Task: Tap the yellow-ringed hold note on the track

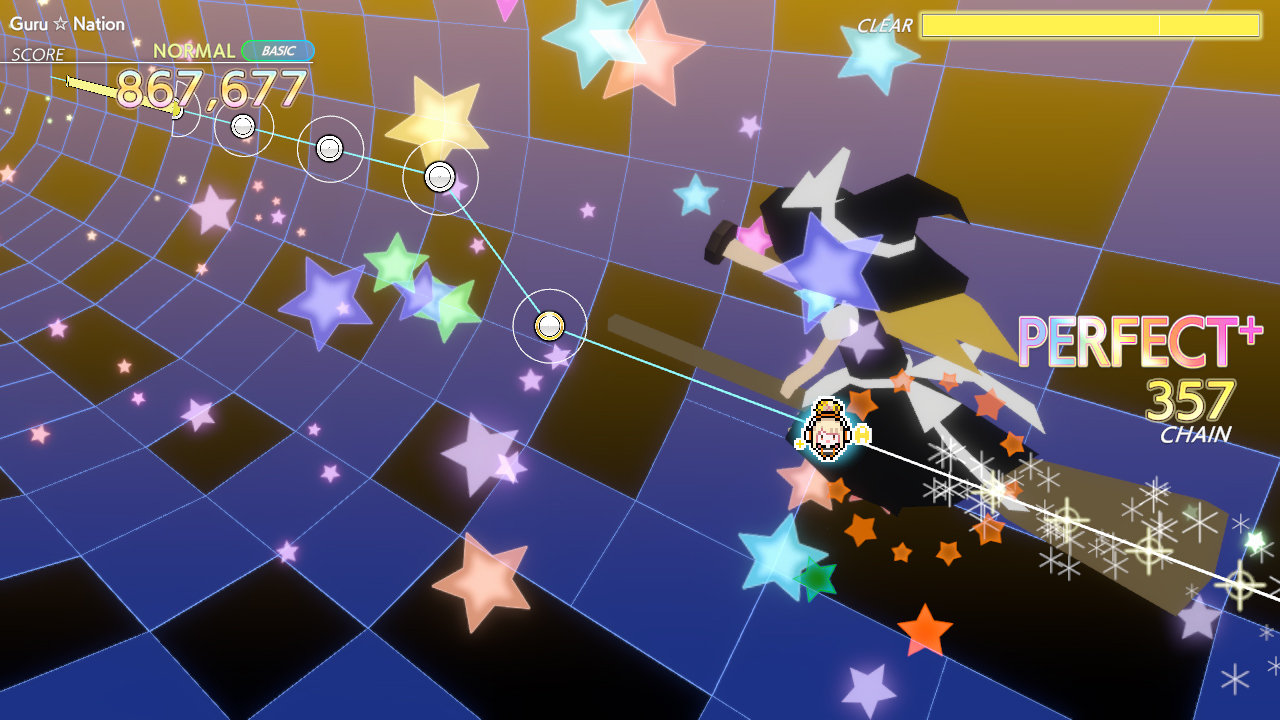Action: pyautogui.click(x=549, y=324)
